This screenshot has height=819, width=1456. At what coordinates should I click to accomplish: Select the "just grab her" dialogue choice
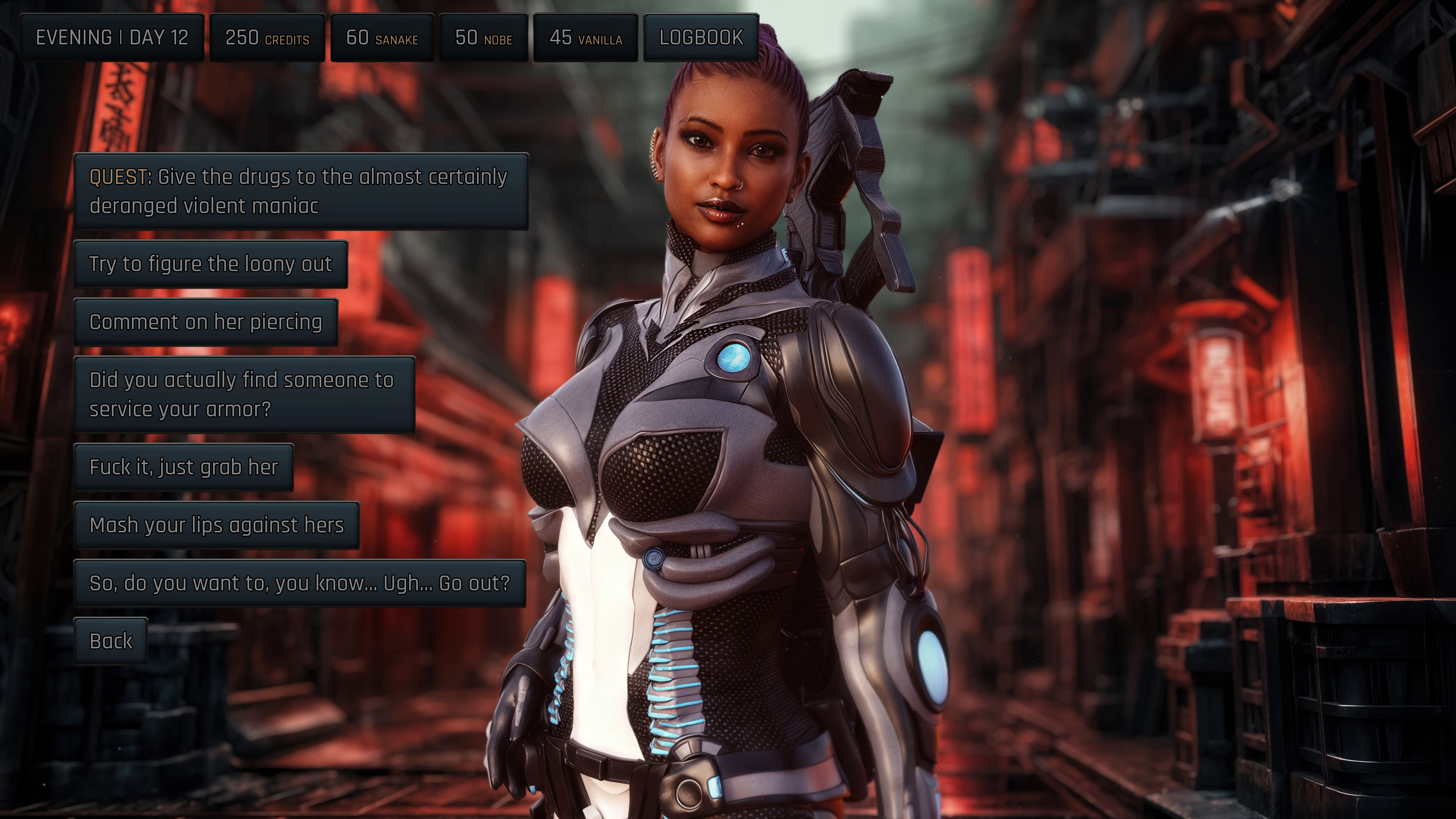184,467
